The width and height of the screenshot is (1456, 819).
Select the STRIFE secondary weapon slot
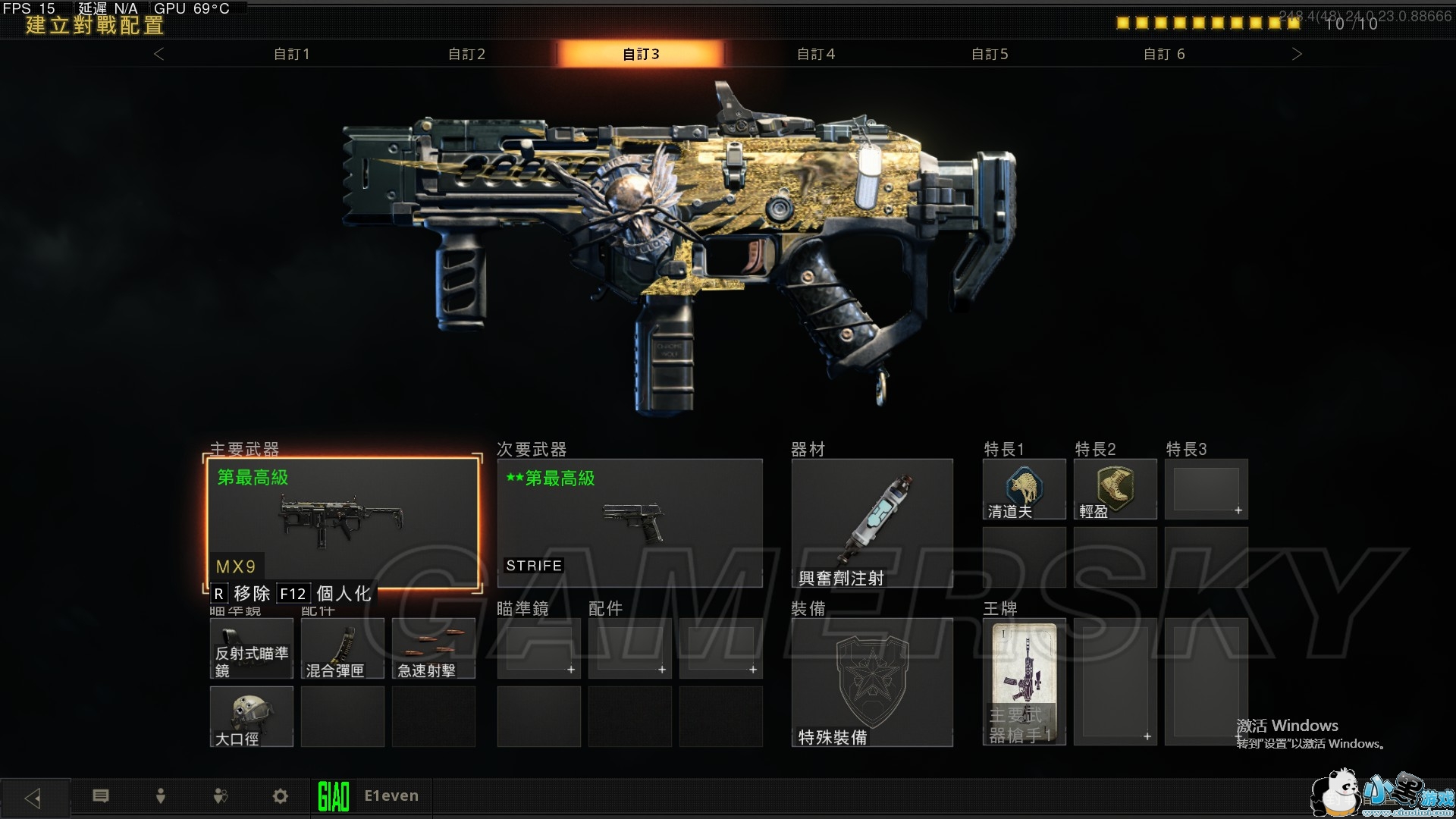(629, 523)
